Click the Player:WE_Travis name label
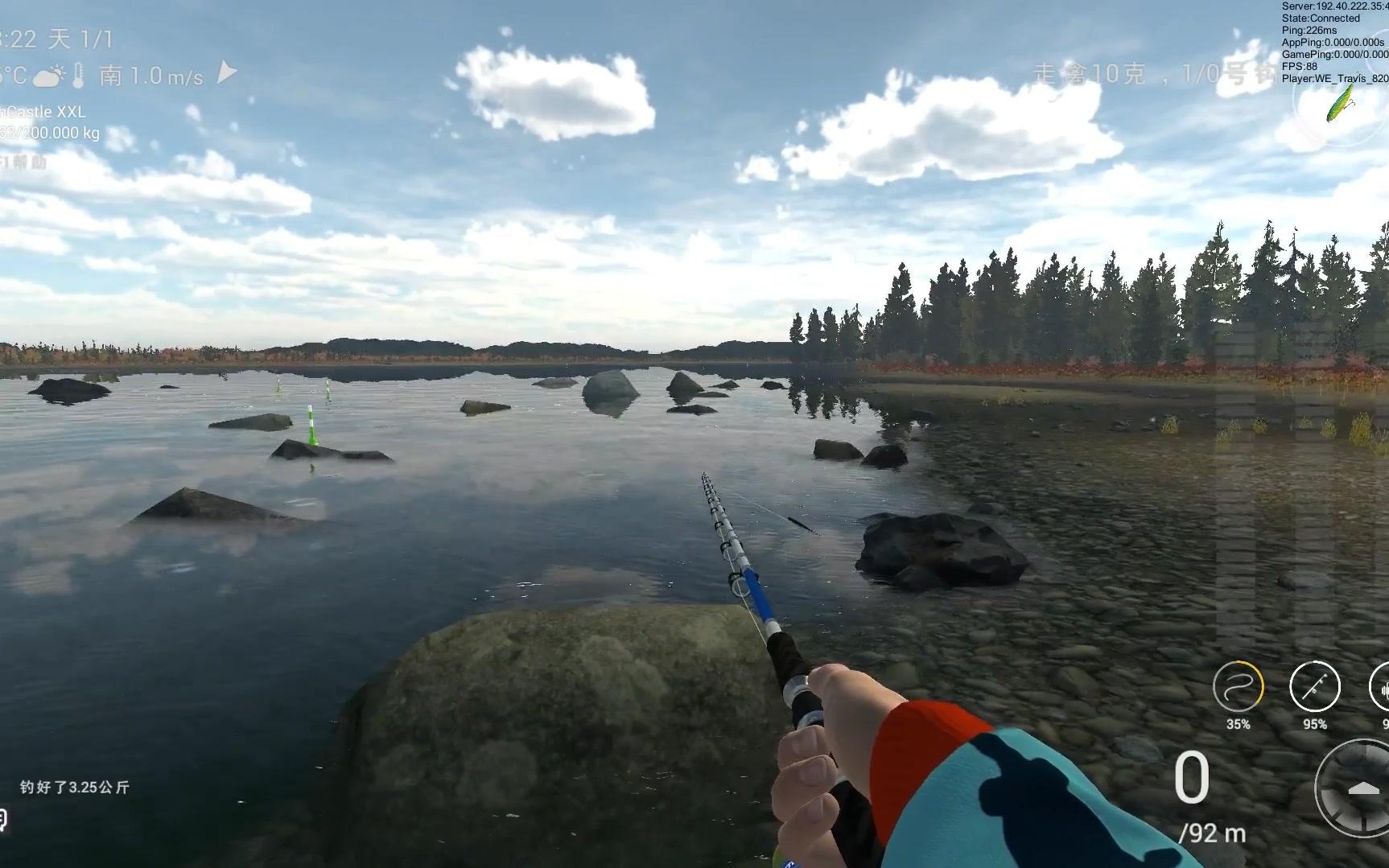1389x868 pixels. tap(1331, 78)
